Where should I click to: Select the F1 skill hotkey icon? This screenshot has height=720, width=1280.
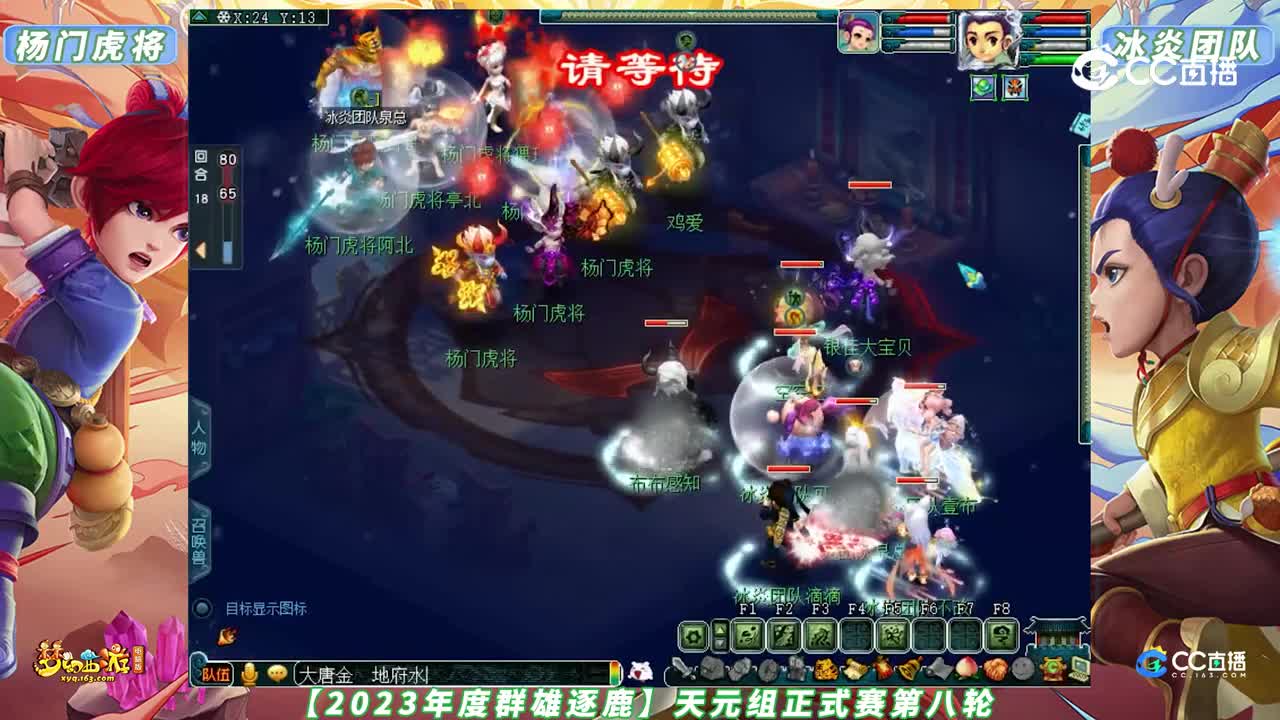pos(746,634)
